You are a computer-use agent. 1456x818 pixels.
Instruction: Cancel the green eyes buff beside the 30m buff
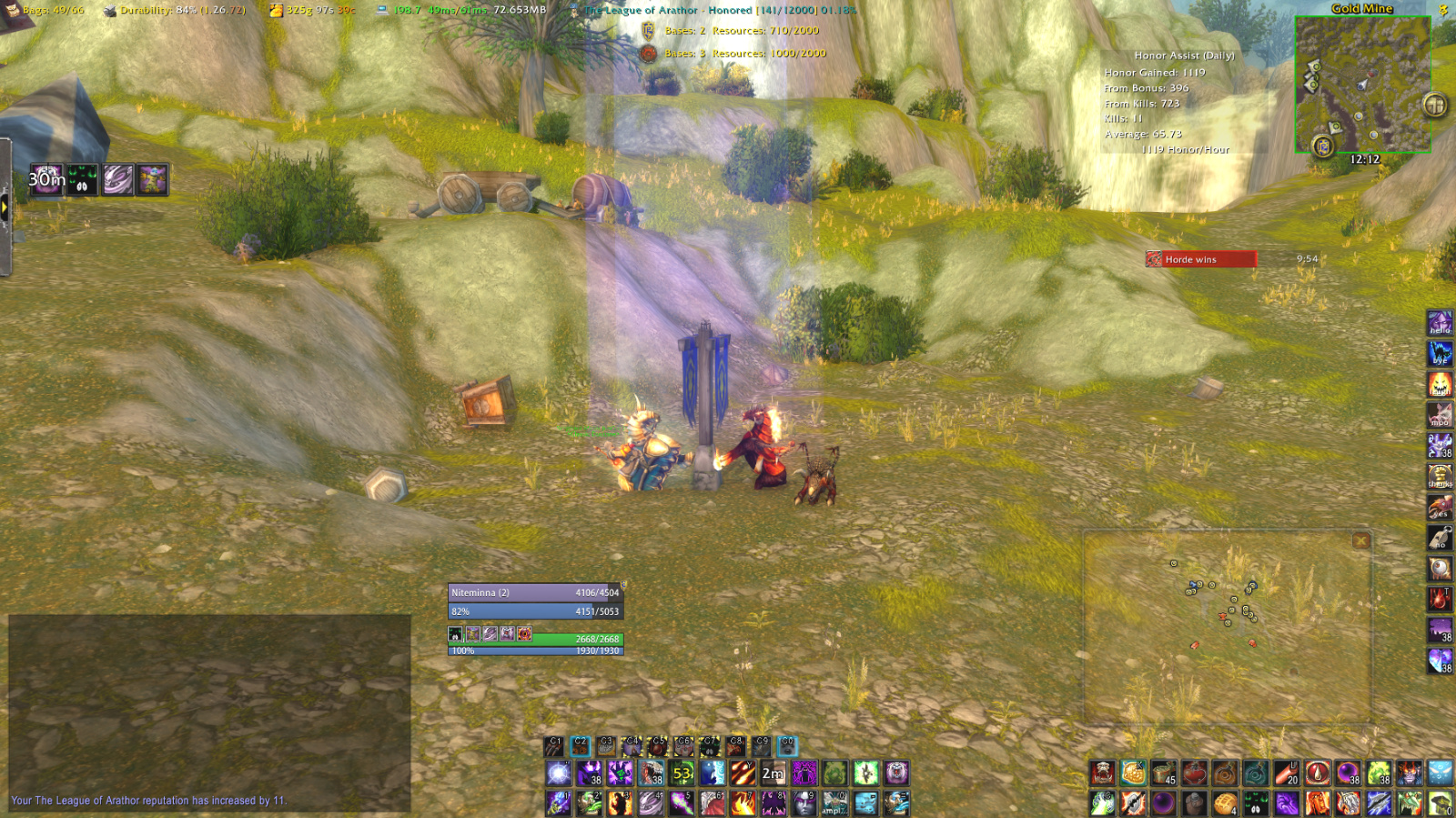81,179
